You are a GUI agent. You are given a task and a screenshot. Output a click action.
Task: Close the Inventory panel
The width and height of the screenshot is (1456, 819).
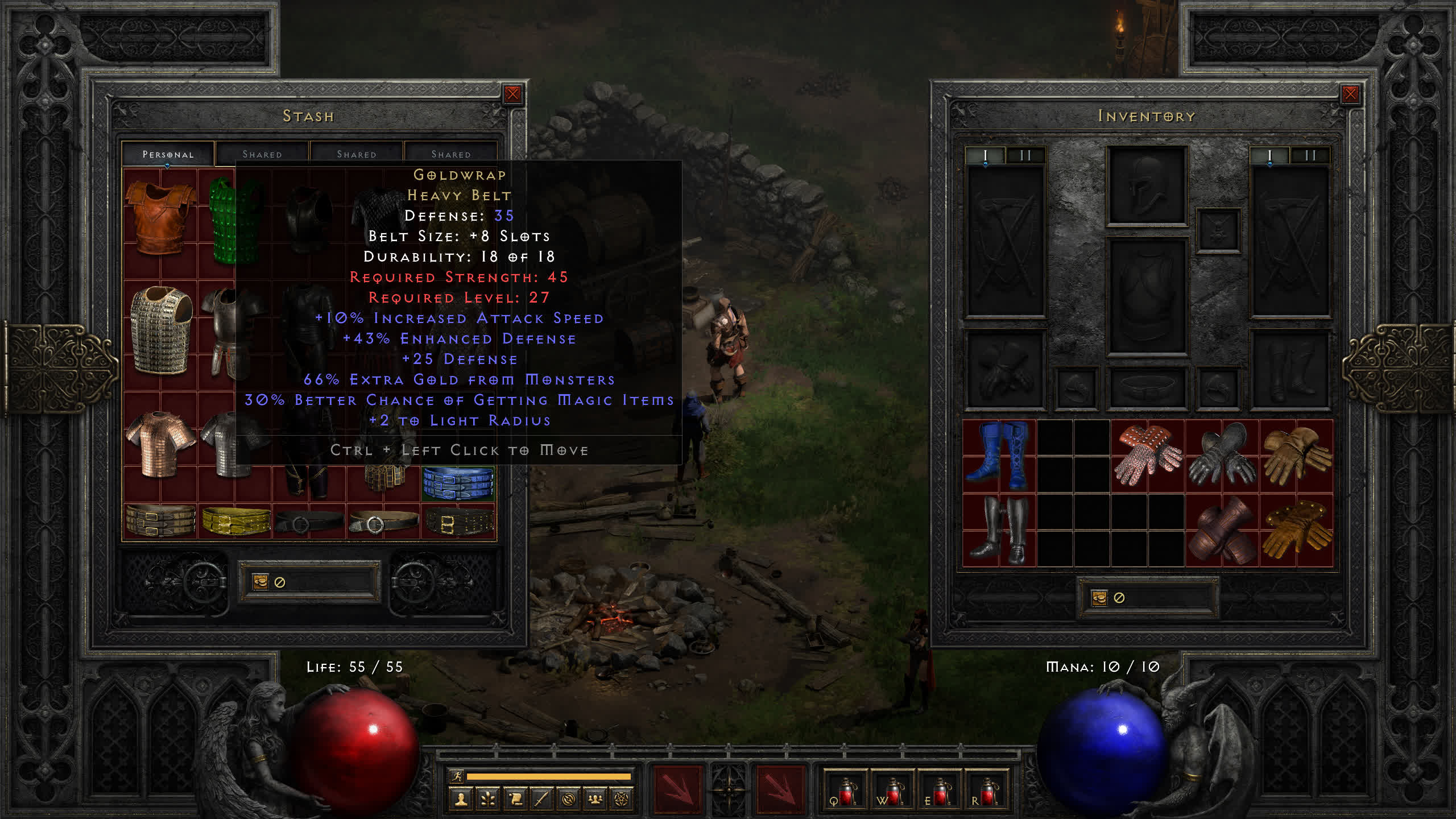point(1350,94)
